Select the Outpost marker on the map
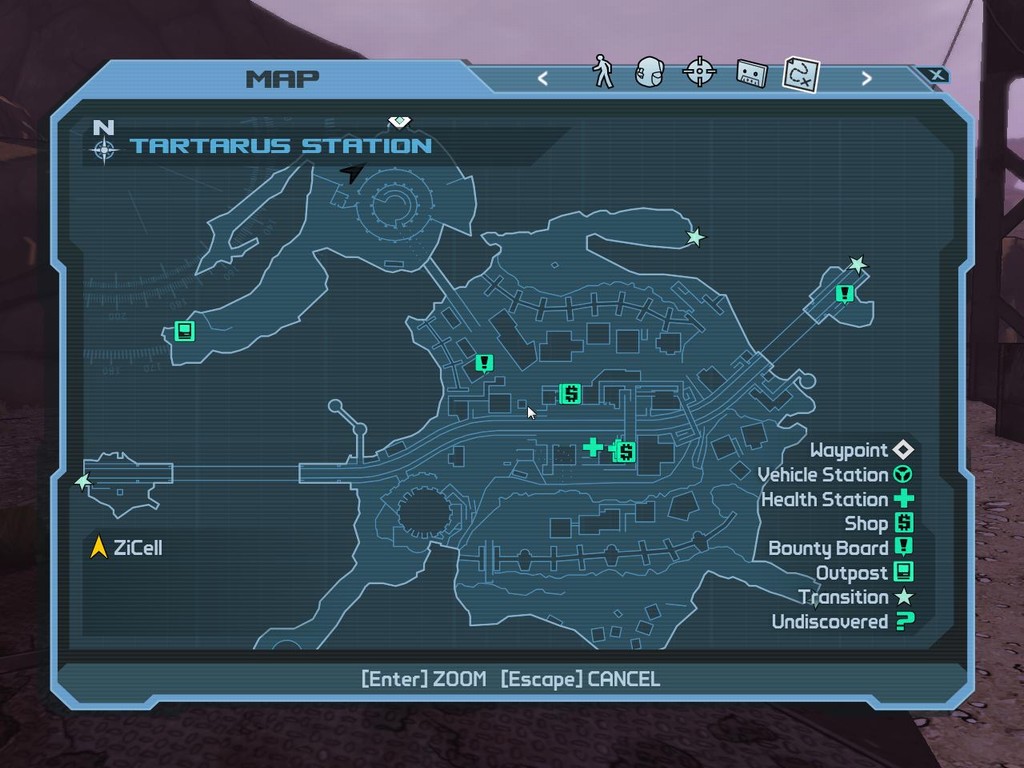The image size is (1024, 768). tap(184, 330)
